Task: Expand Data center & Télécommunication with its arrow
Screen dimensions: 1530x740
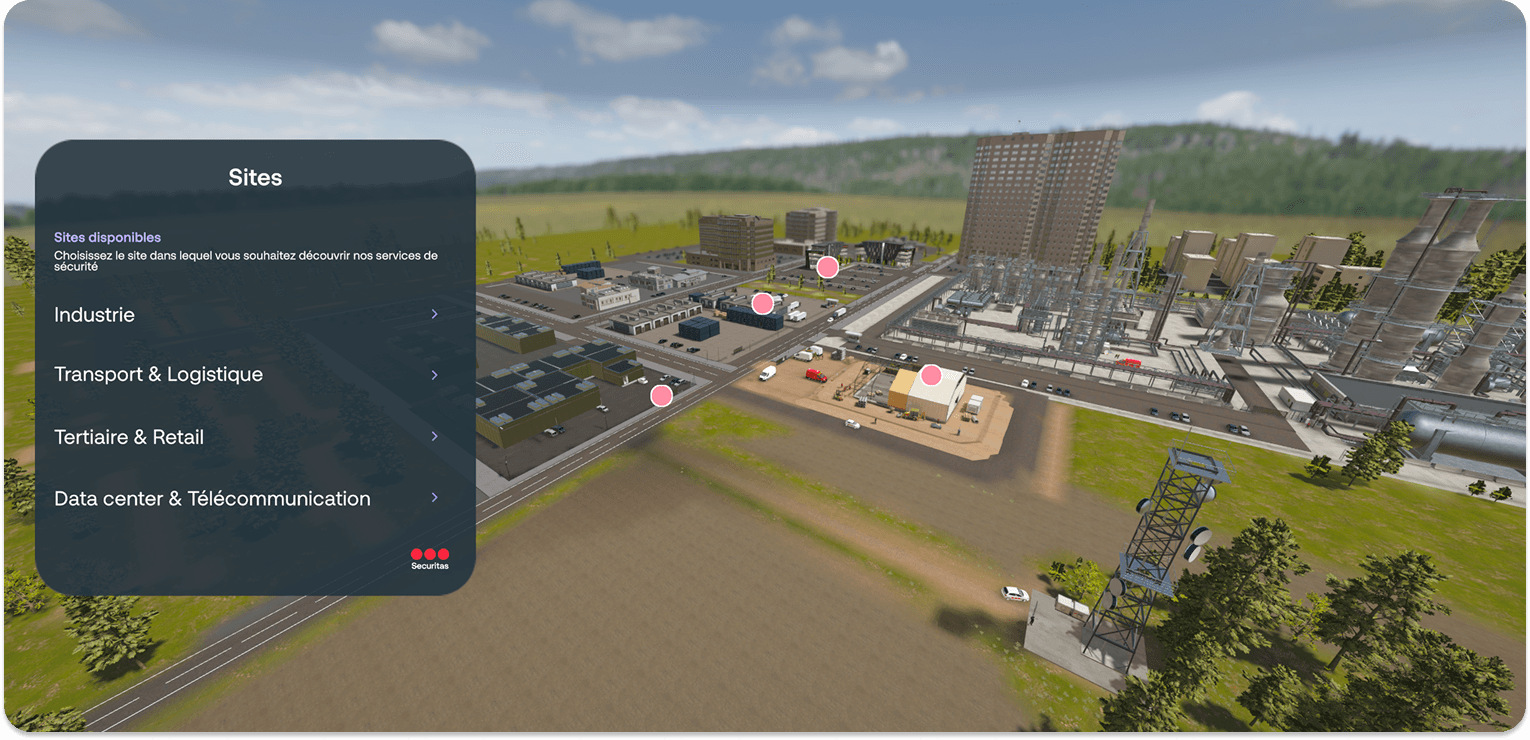Action: point(434,497)
